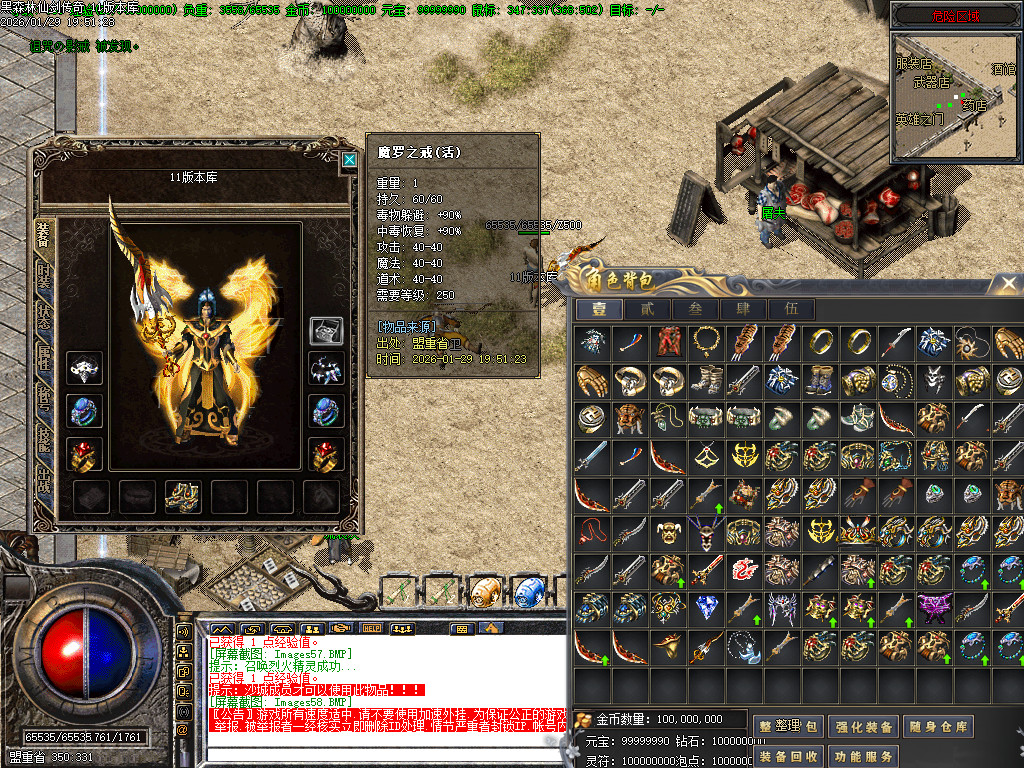1024x768 pixels.
Task: Select the blue diamond gem in bag
Action: [706, 607]
